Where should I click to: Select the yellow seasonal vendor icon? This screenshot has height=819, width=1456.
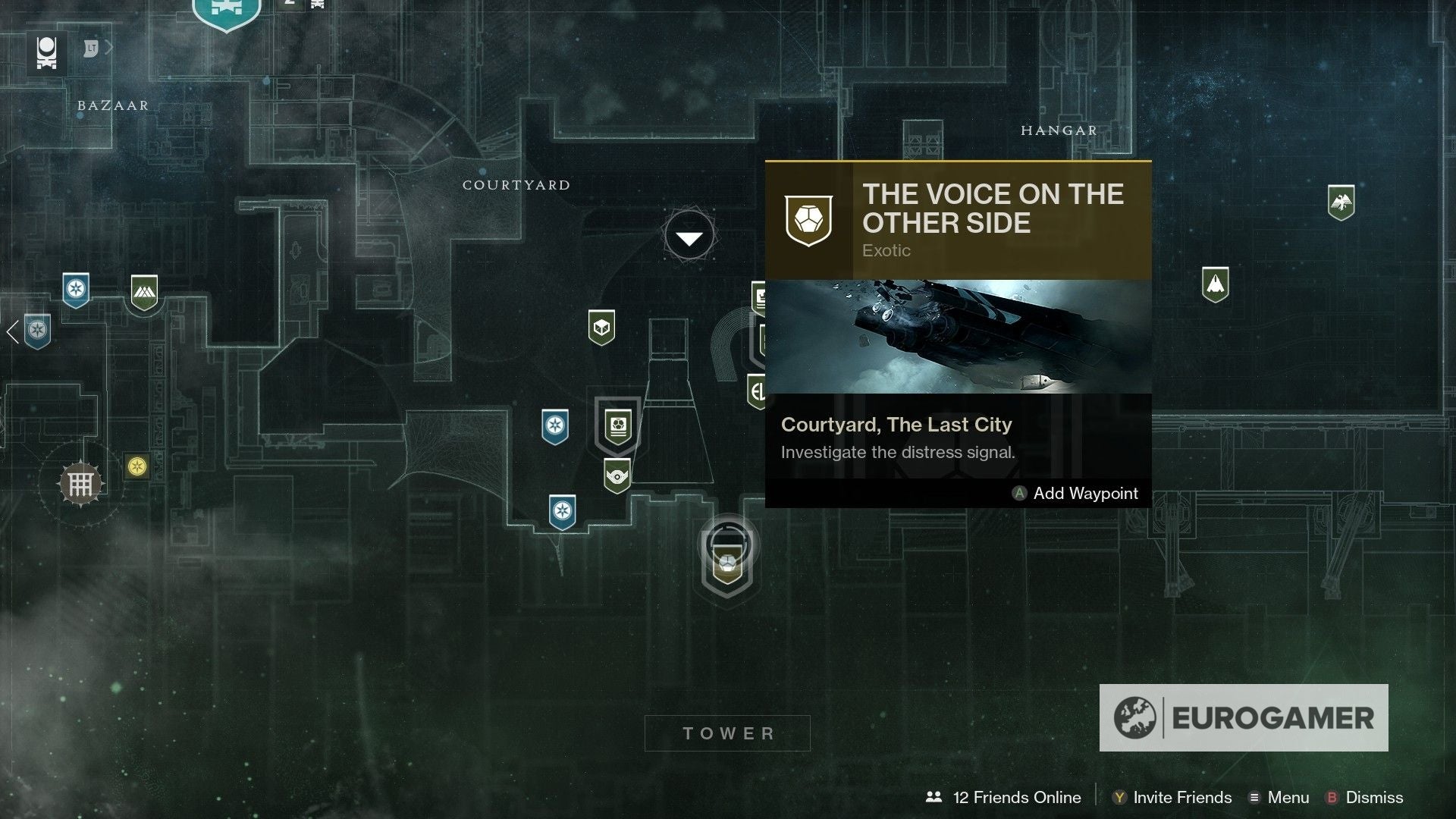[135, 464]
